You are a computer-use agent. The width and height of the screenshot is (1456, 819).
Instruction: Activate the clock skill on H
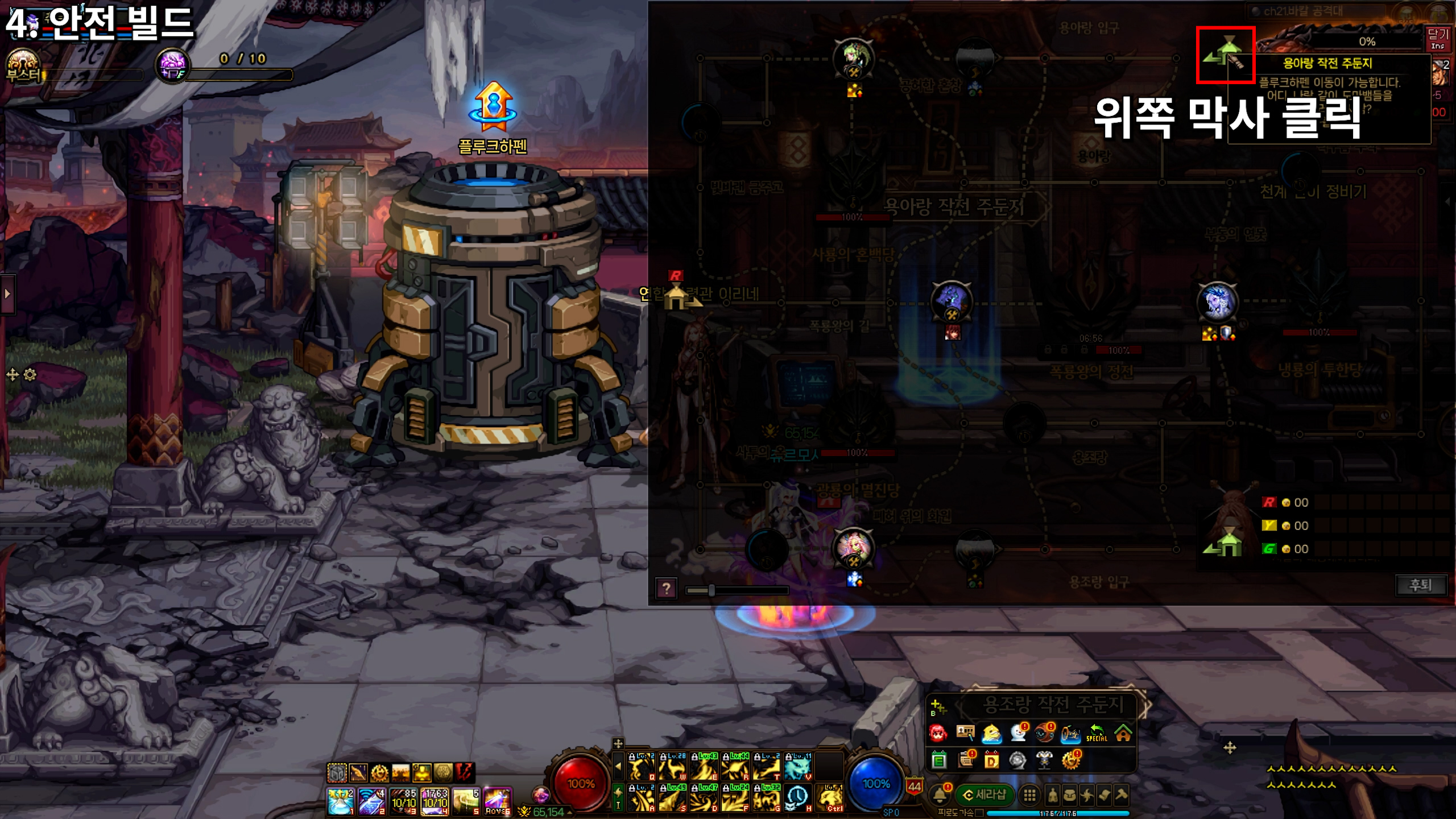coord(797,799)
